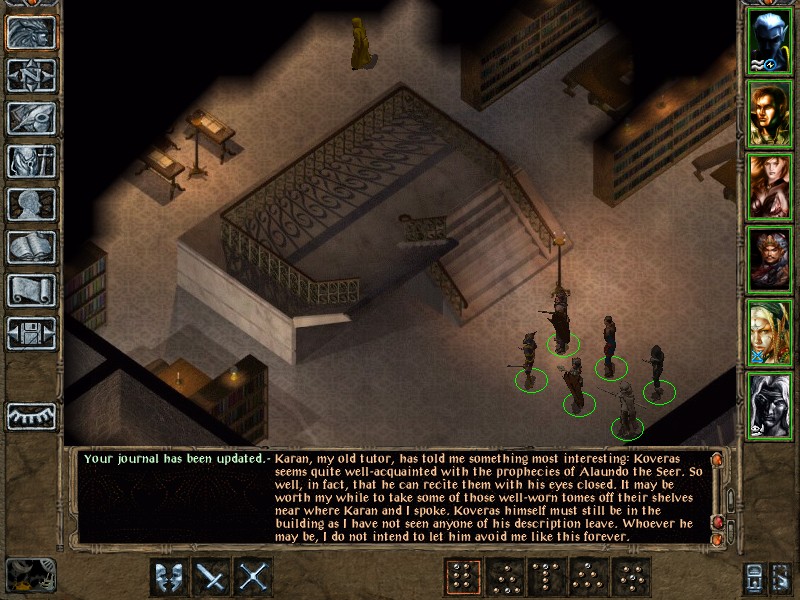Activate the guard shield action button
The height and width of the screenshot is (600, 800).
(x=169, y=576)
